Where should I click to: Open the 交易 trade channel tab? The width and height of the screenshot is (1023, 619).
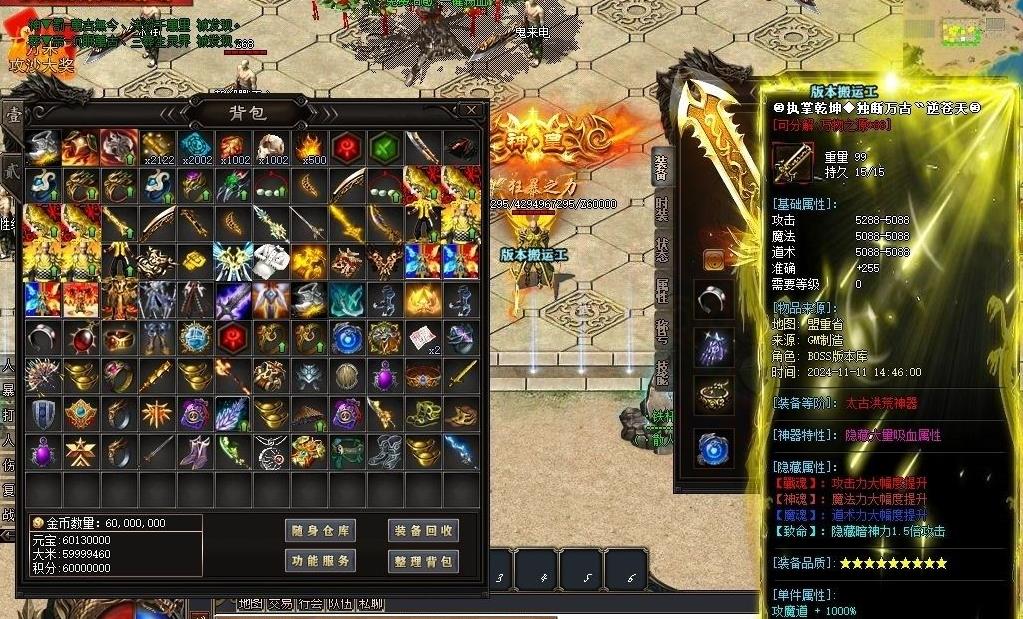280,604
